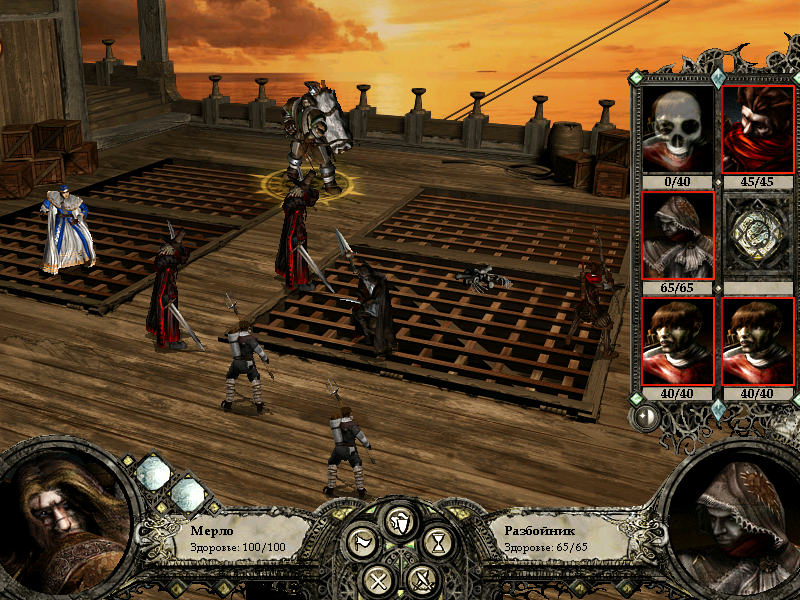Click the white flag retreat button
Viewport: 800px width, 600px height.
[361, 543]
